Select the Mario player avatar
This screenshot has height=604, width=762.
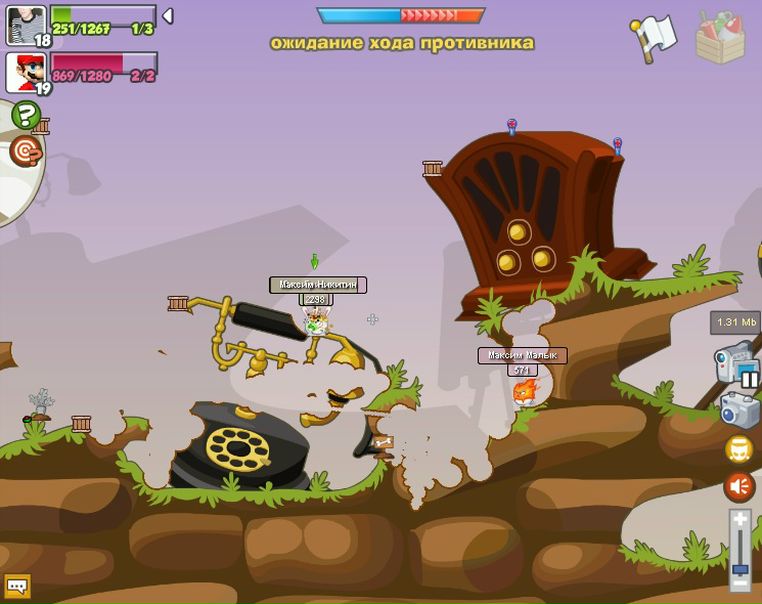tap(25, 71)
